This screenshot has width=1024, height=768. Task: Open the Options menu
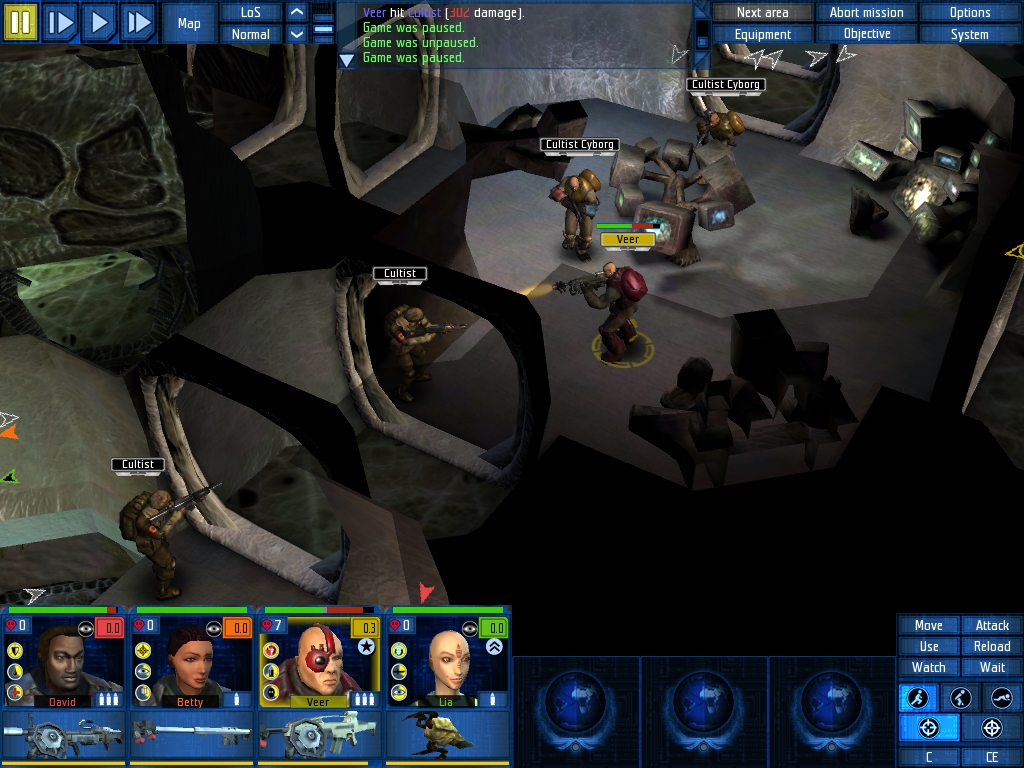pos(969,12)
